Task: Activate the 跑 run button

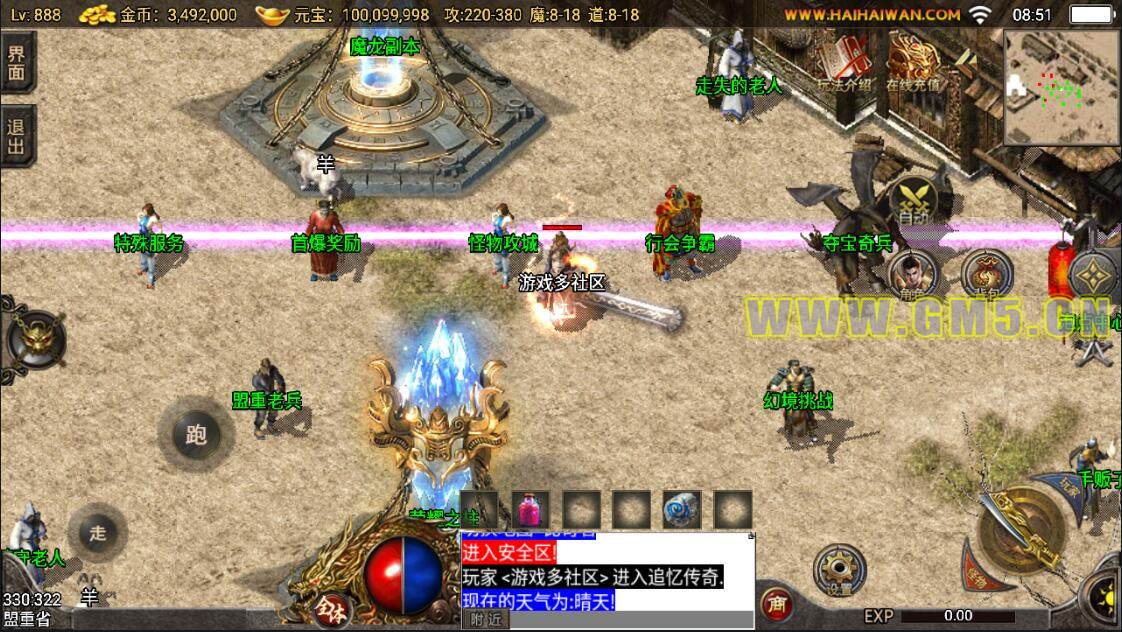Action: click(x=196, y=433)
